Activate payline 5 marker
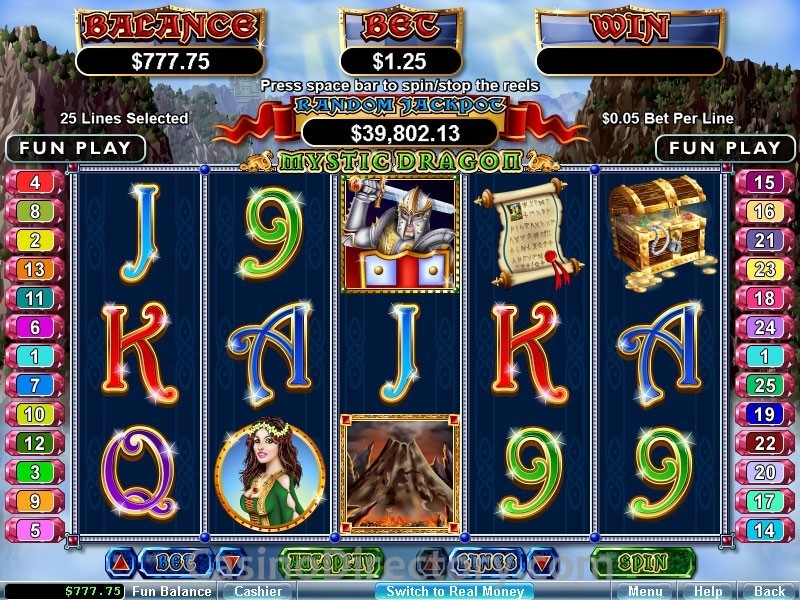800x600 pixels. pyautogui.click(x=35, y=530)
